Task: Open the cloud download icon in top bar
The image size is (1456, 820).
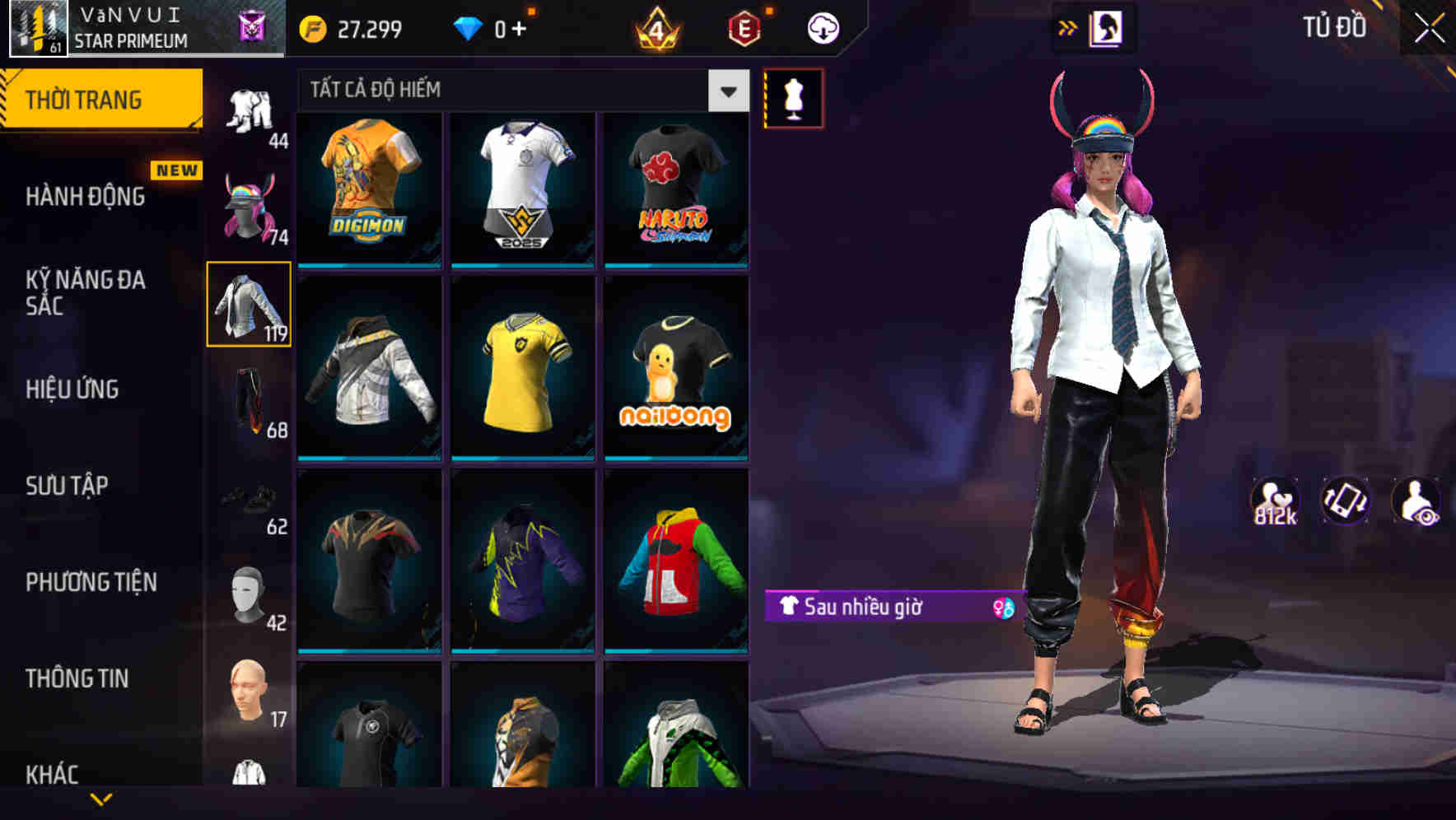Action: click(822, 27)
